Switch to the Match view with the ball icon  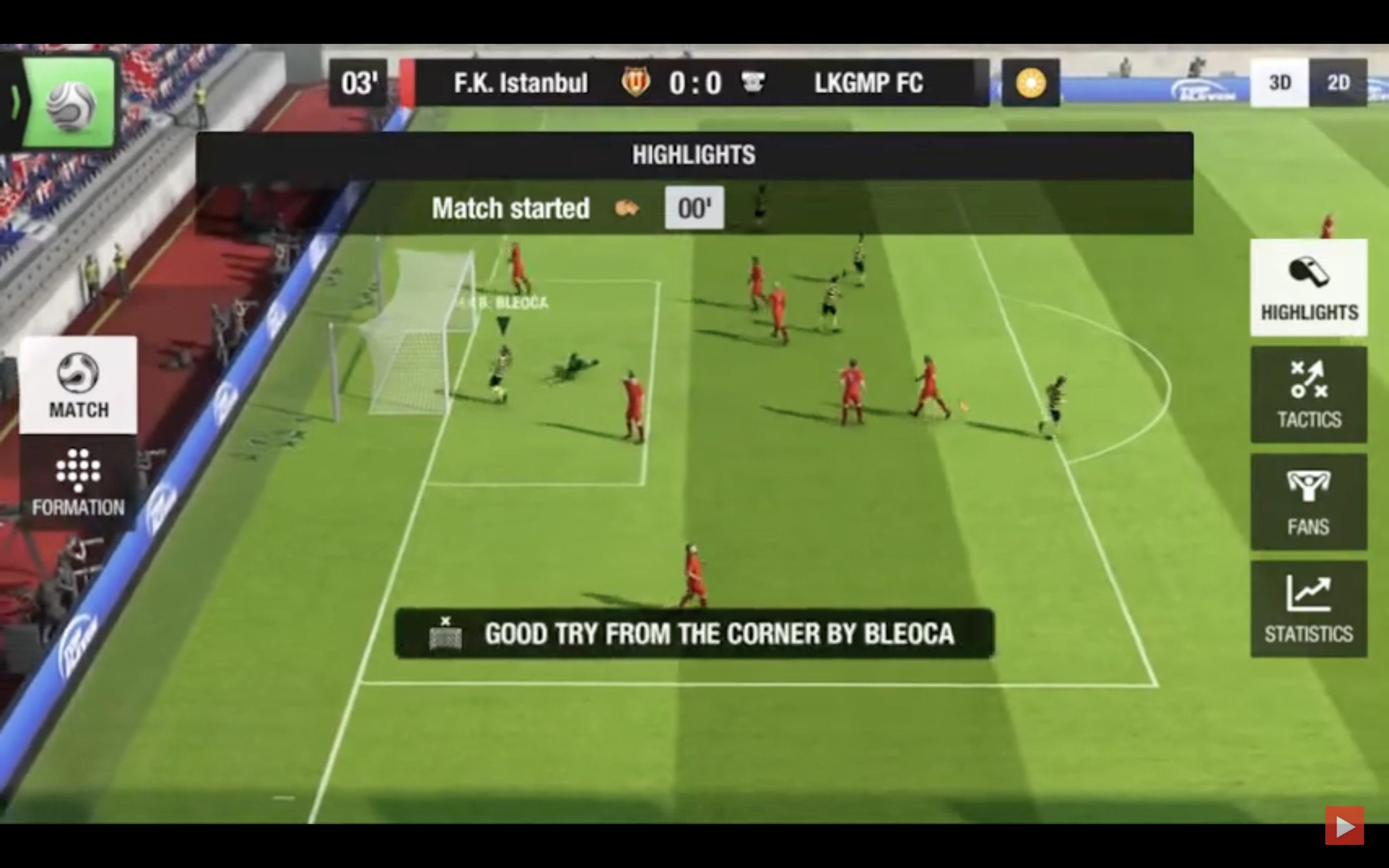point(78,385)
